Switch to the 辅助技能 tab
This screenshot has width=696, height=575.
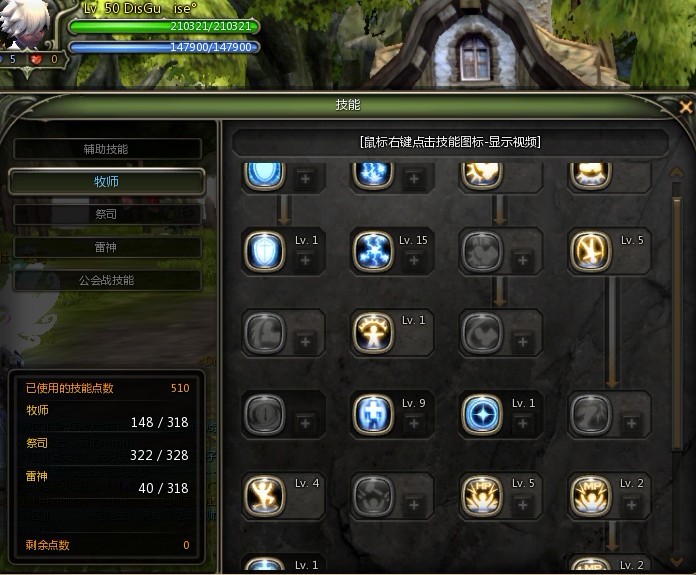(106, 149)
